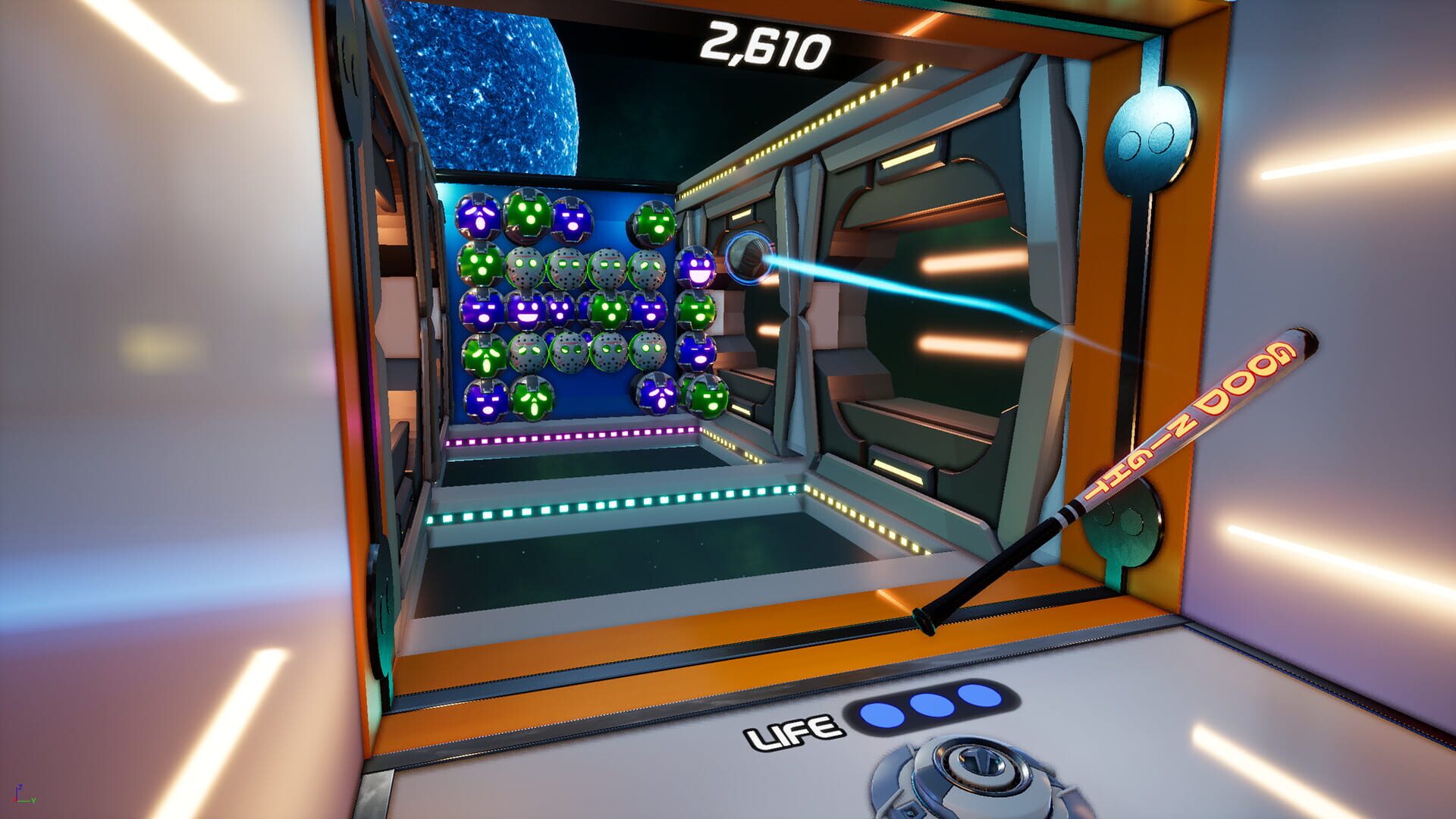Image resolution: width=1456 pixels, height=819 pixels.
Task: Click the score display showing 2,610
Action: pos(766,45)
